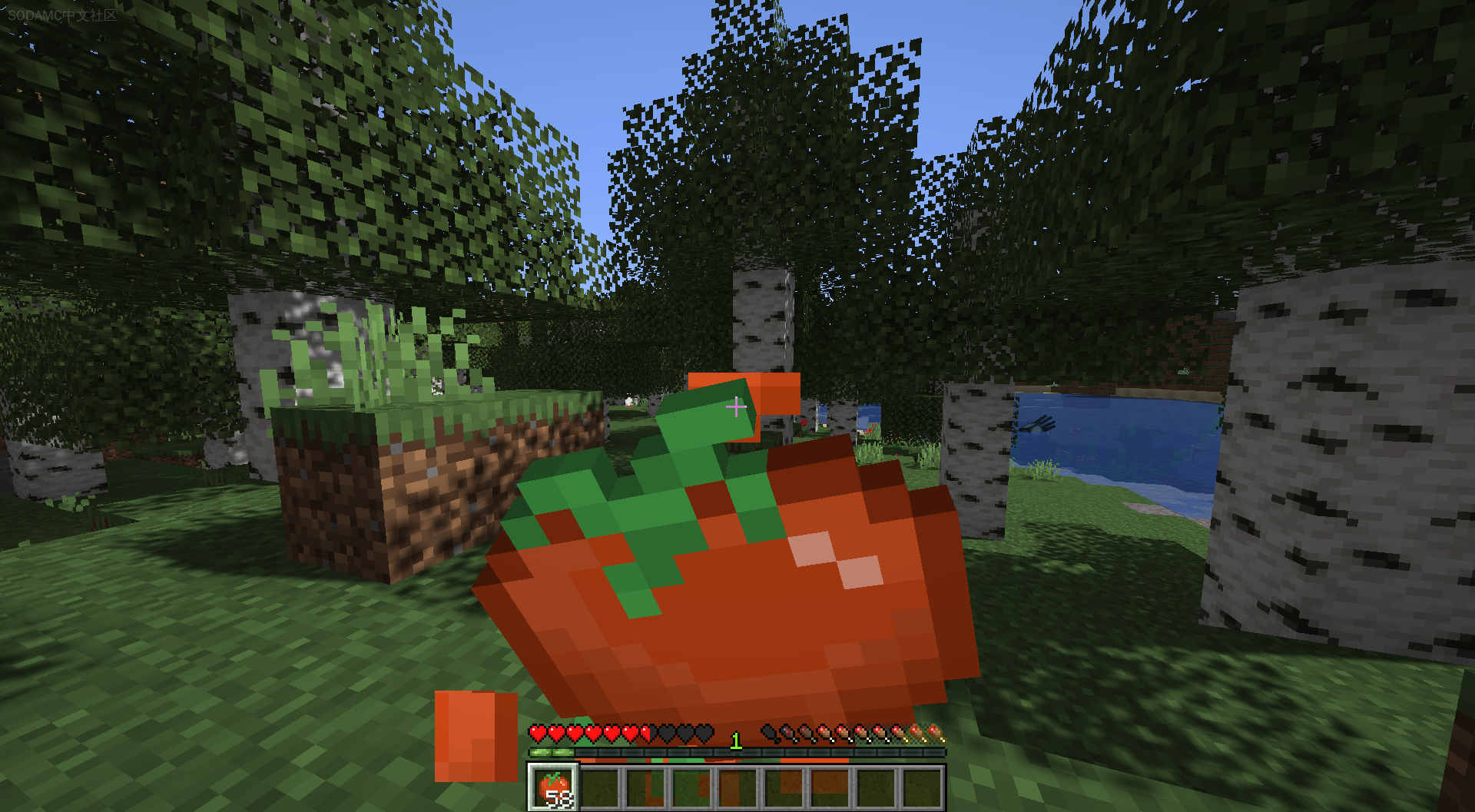Select the tomato hotbar slot
The height and width of the screenshot is (812, 1475).
tap(554, 787)
